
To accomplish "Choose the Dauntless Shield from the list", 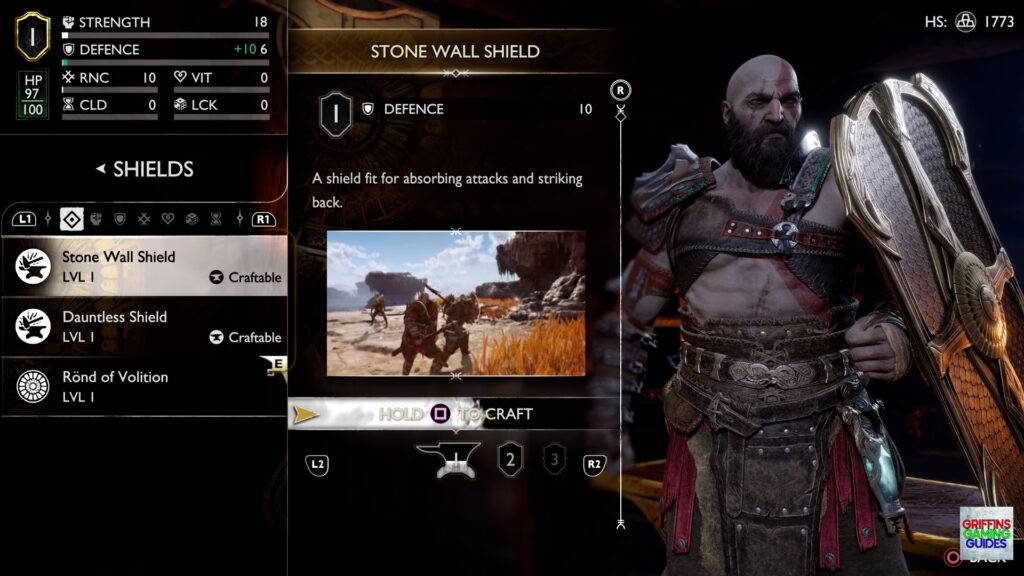I will (145, 326).
